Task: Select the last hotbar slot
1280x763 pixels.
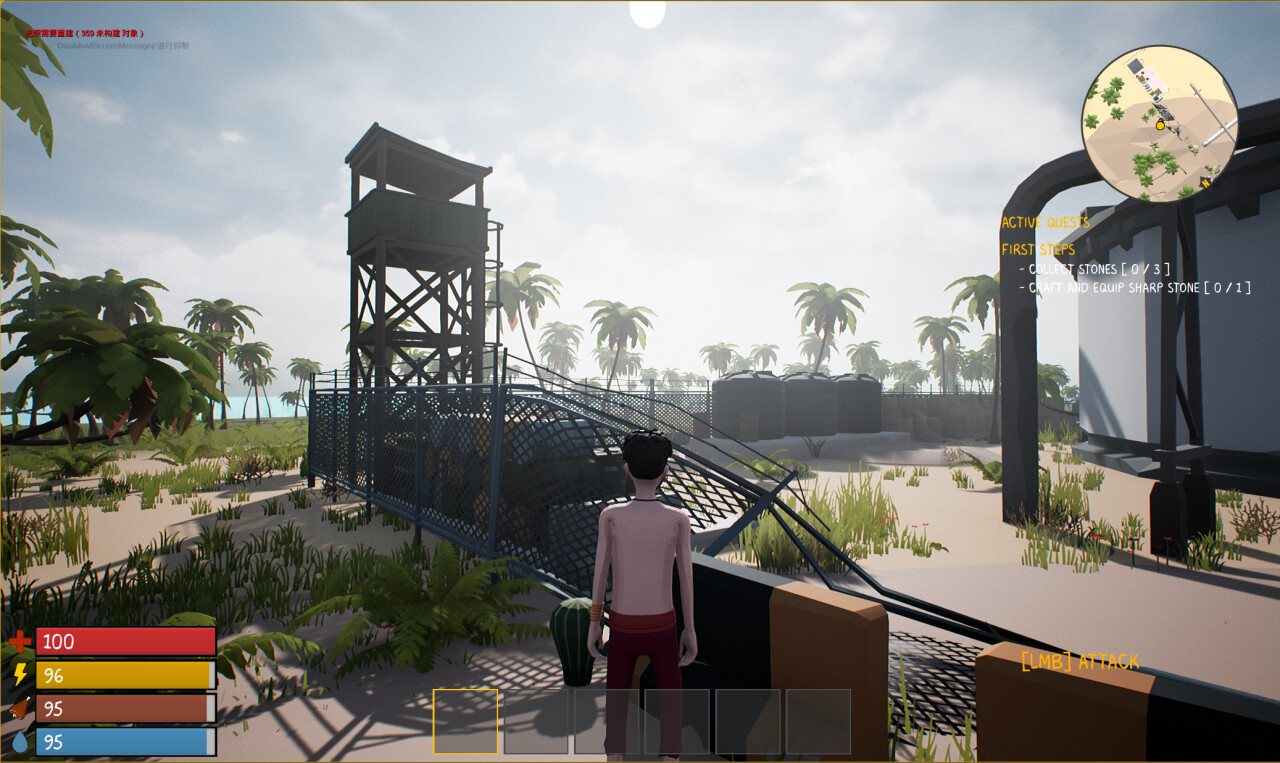Action: (x=820, y=725)
